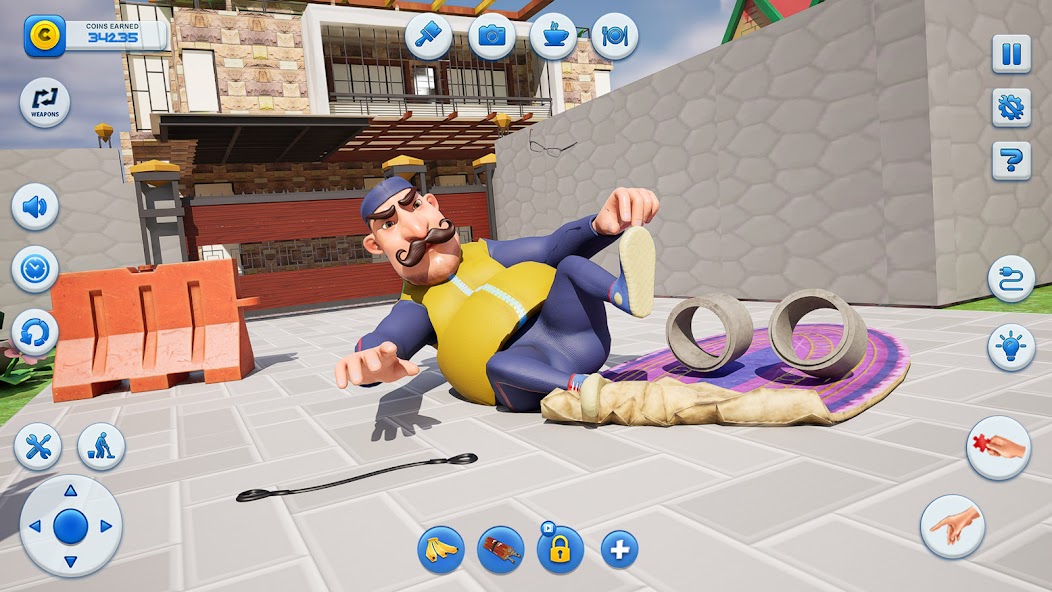Click the plus button to add items

coord(620,549)
